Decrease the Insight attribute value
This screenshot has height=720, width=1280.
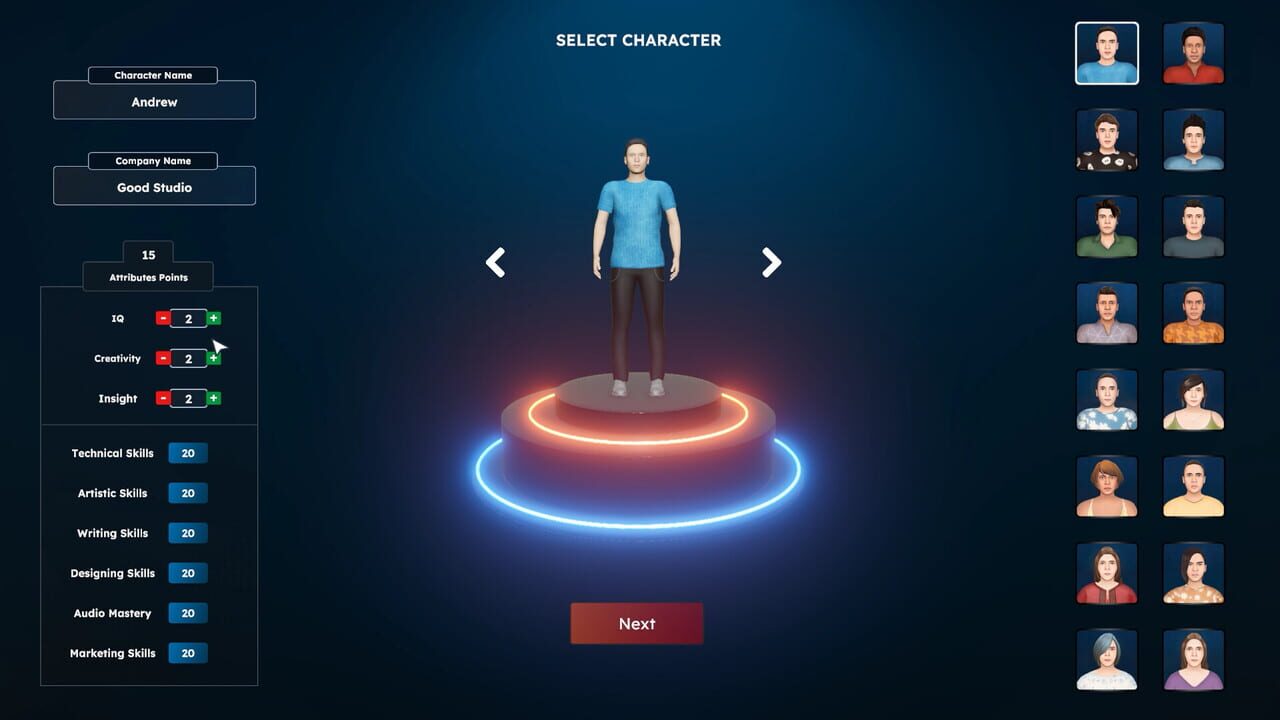coord(162,398)
